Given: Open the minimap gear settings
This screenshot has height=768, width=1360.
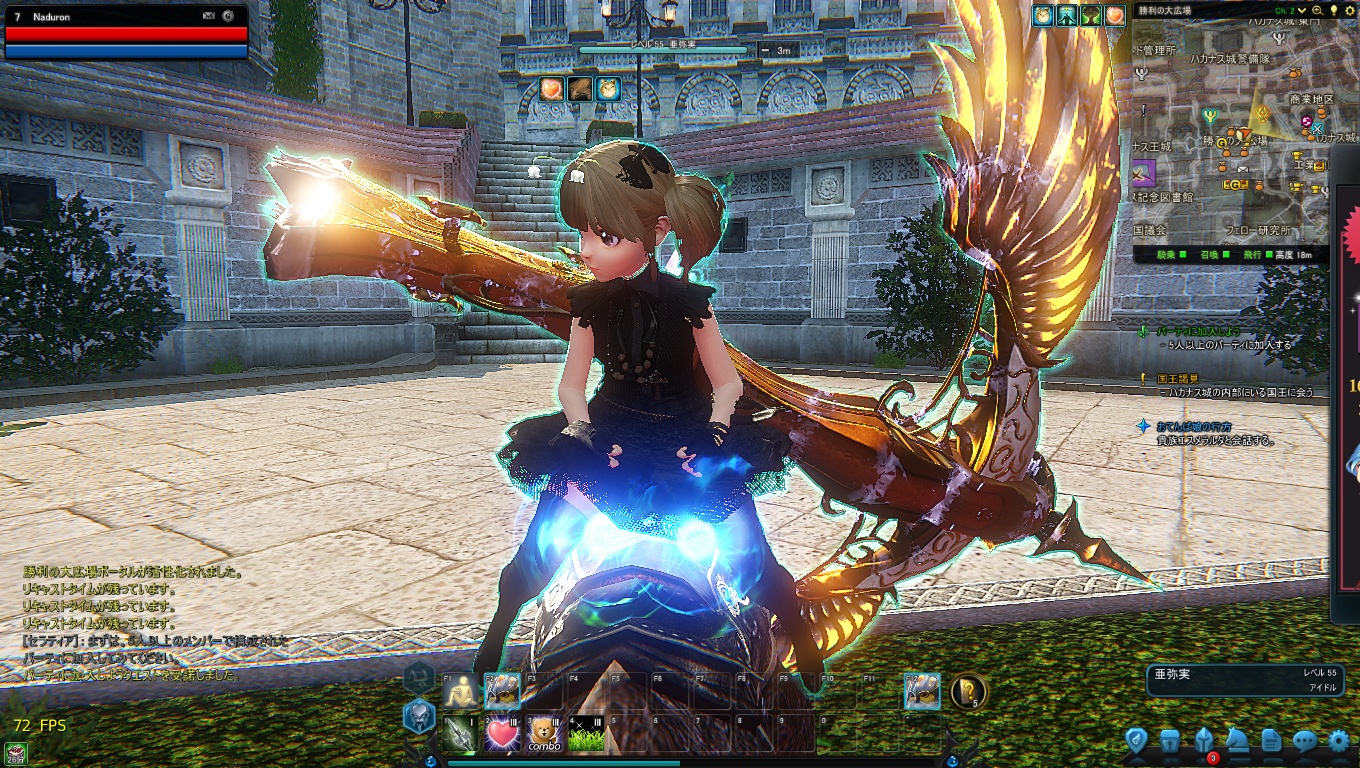Looking at the screenshot, I should pos(1348,10).
